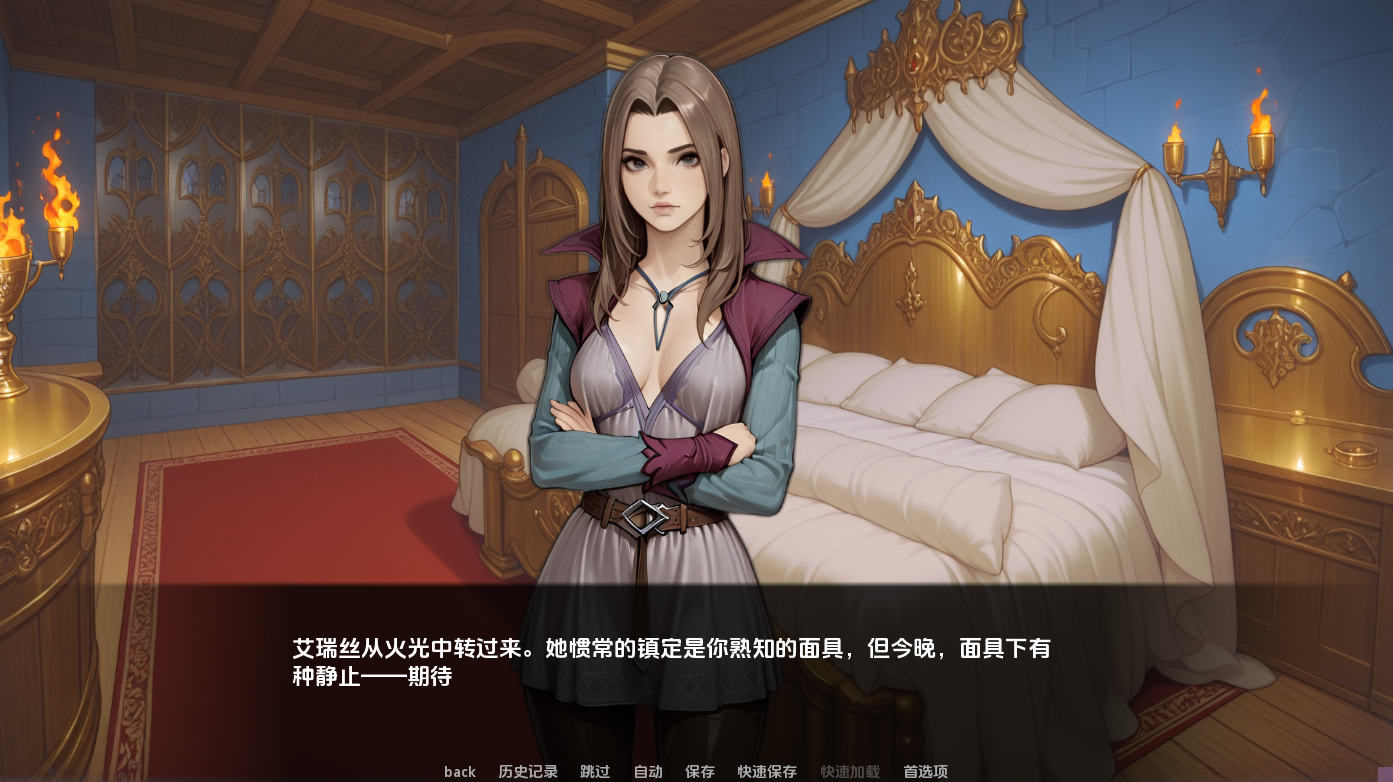Open the 首选项 preferences screen
Image resolution: width=1393 pixels, height=782 pixels.
(x=927, y=771)
